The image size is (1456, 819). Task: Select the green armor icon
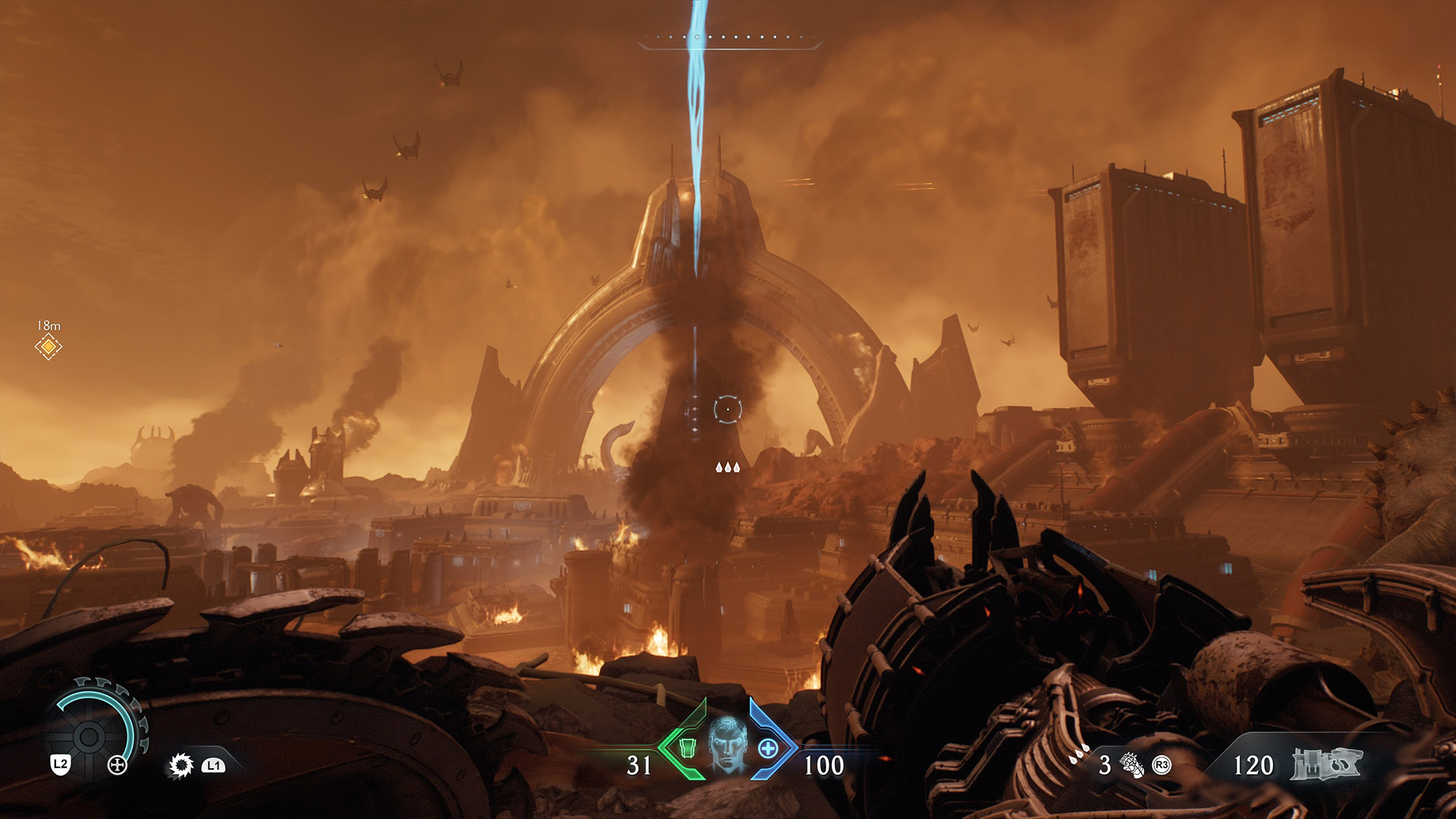pos(687,748)
